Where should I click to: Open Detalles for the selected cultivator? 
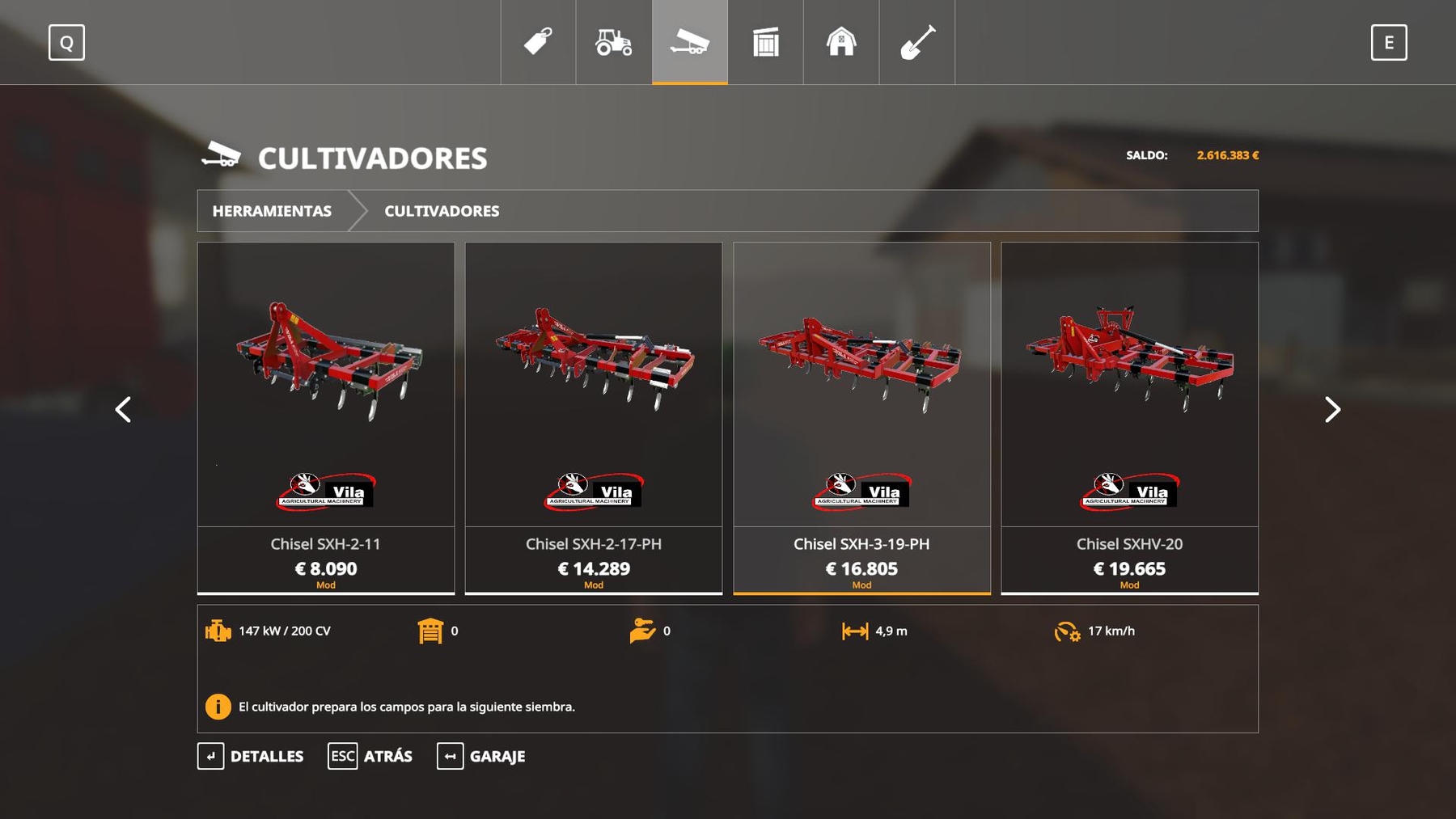click(251, 757)
